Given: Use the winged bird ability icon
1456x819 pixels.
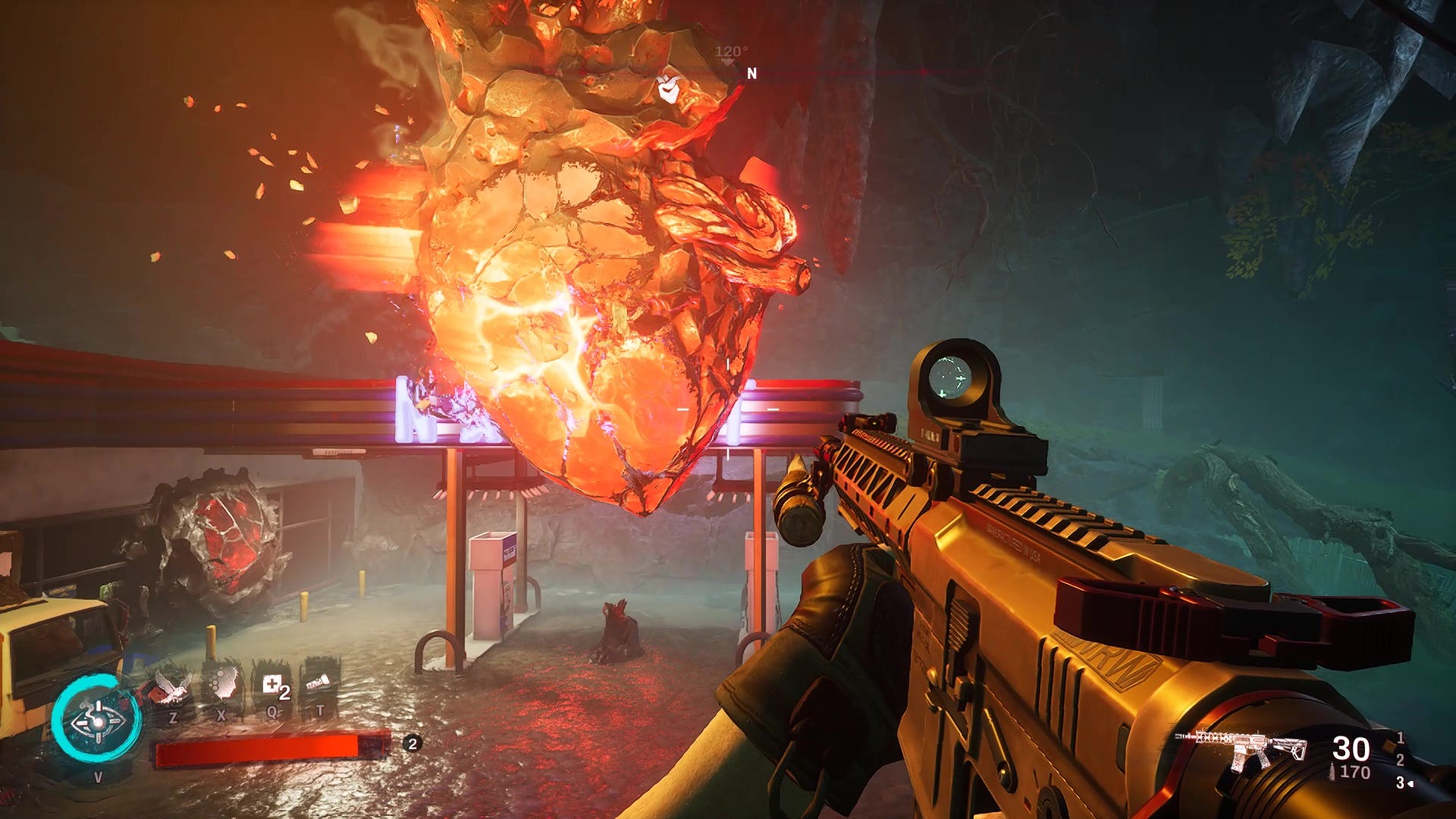Looking at the screenshot, I should [x=171, y=686].
